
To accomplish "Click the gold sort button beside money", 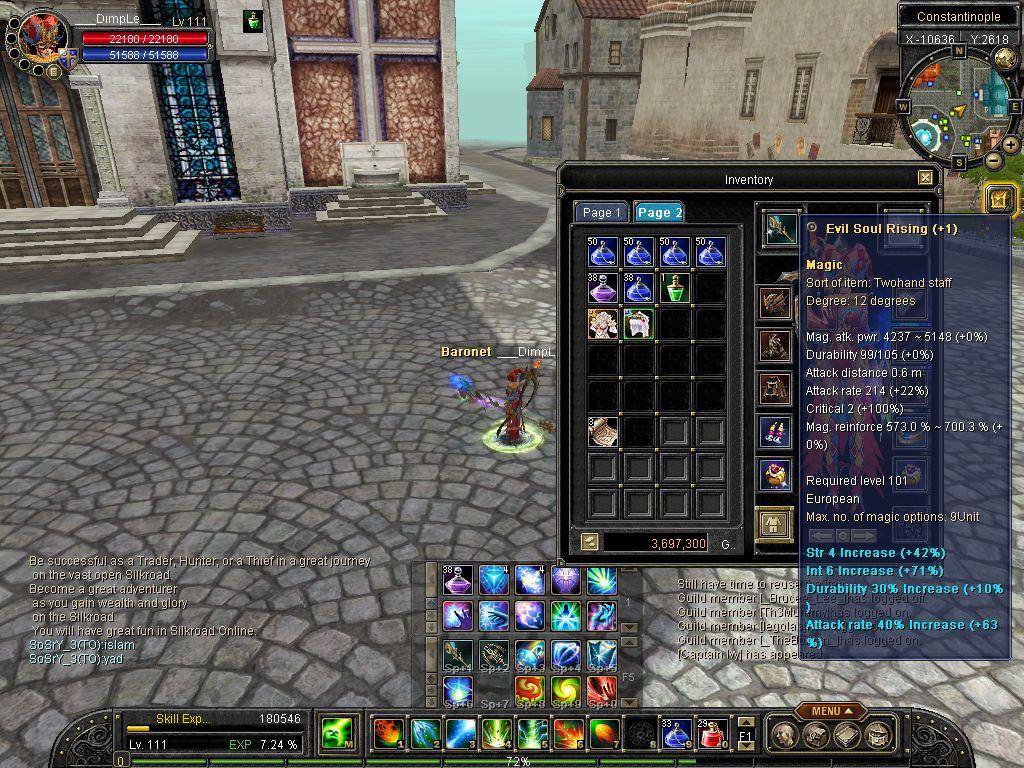I will tap(590, 542).
